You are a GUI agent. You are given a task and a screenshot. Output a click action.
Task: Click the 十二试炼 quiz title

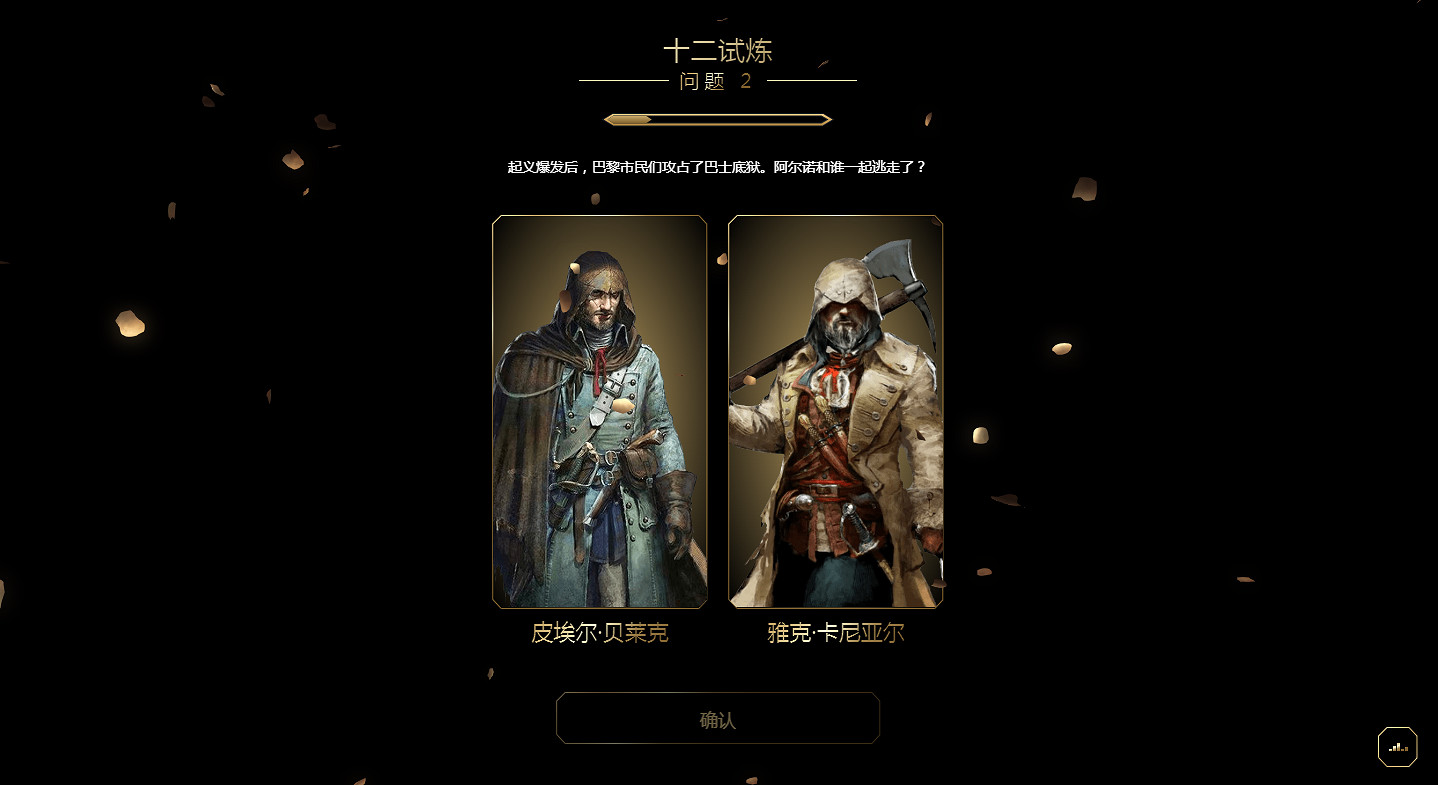(717, 50)
